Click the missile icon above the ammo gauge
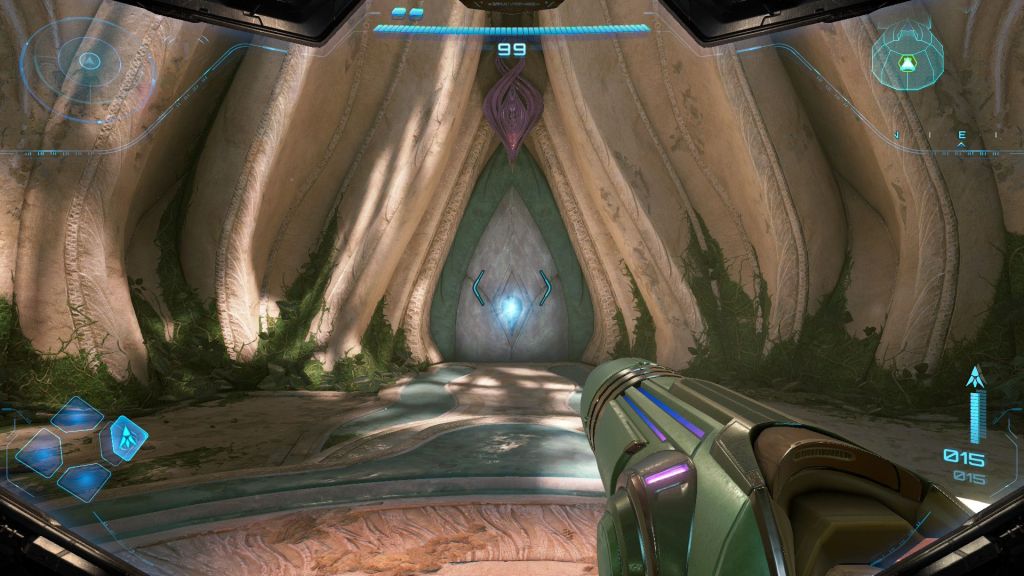 coord(974,377)
